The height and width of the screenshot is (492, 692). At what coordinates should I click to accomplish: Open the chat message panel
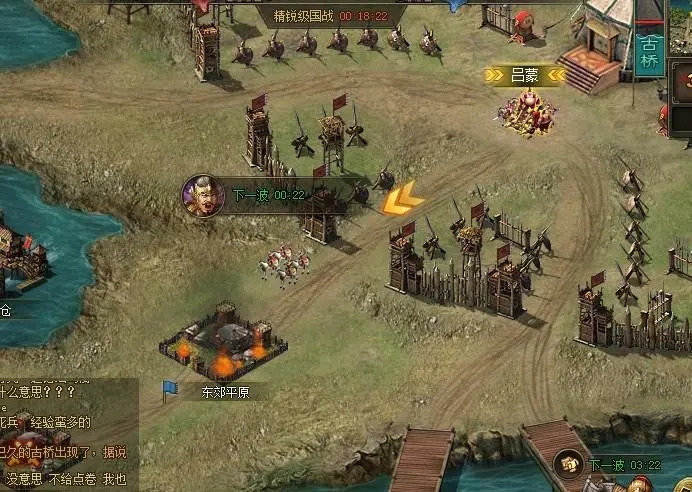(68, 434)
